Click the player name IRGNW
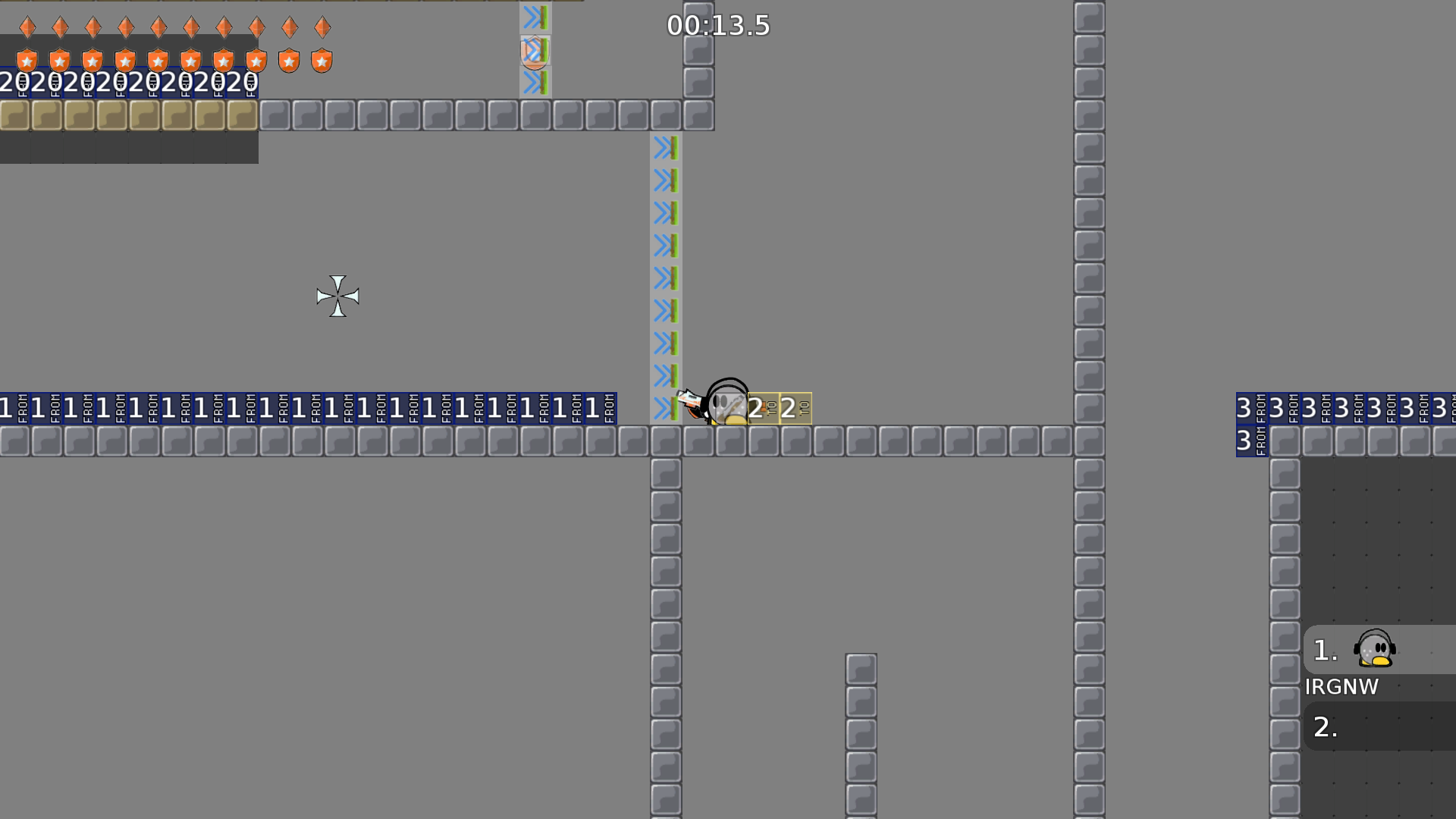1456x819 pixels. click(1342, 688)
